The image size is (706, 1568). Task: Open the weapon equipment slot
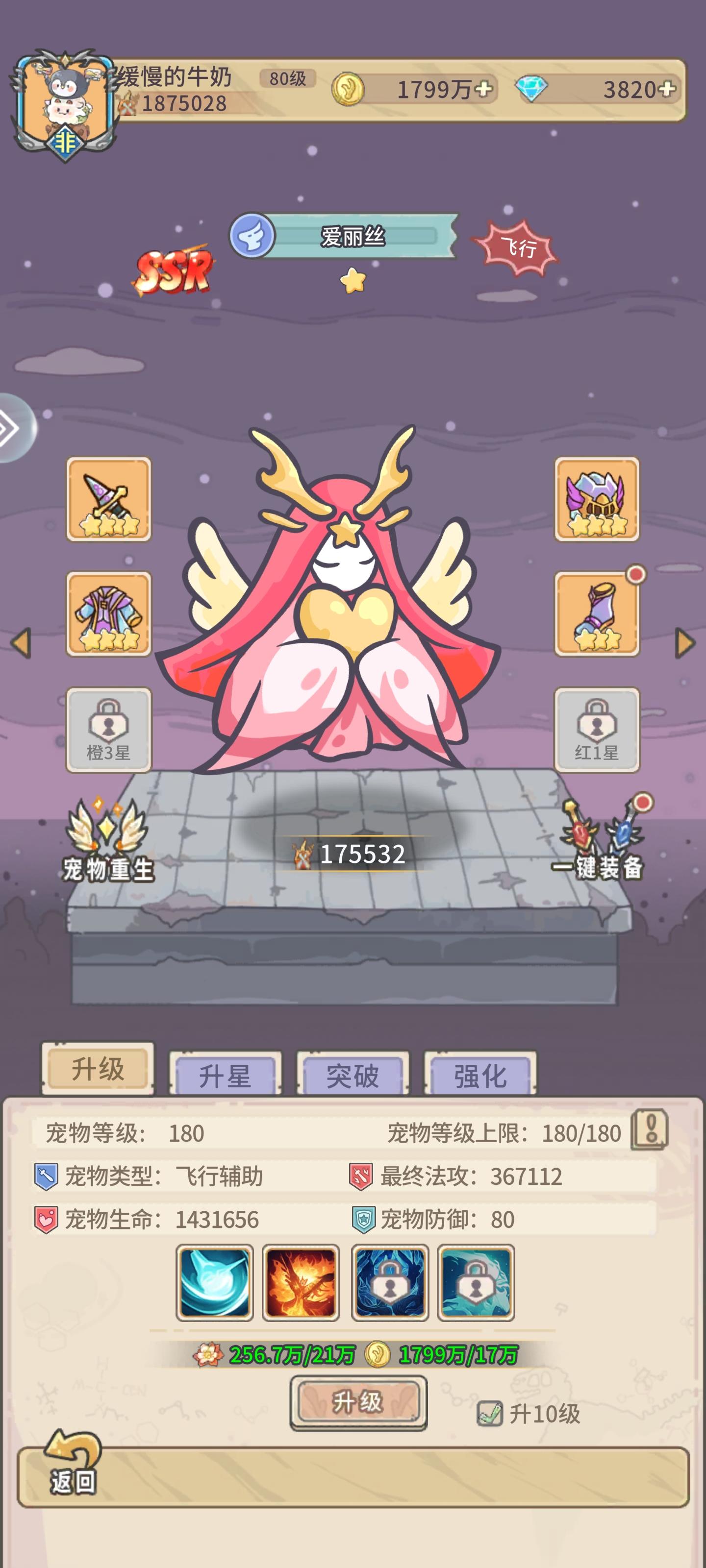pos(108,499)
